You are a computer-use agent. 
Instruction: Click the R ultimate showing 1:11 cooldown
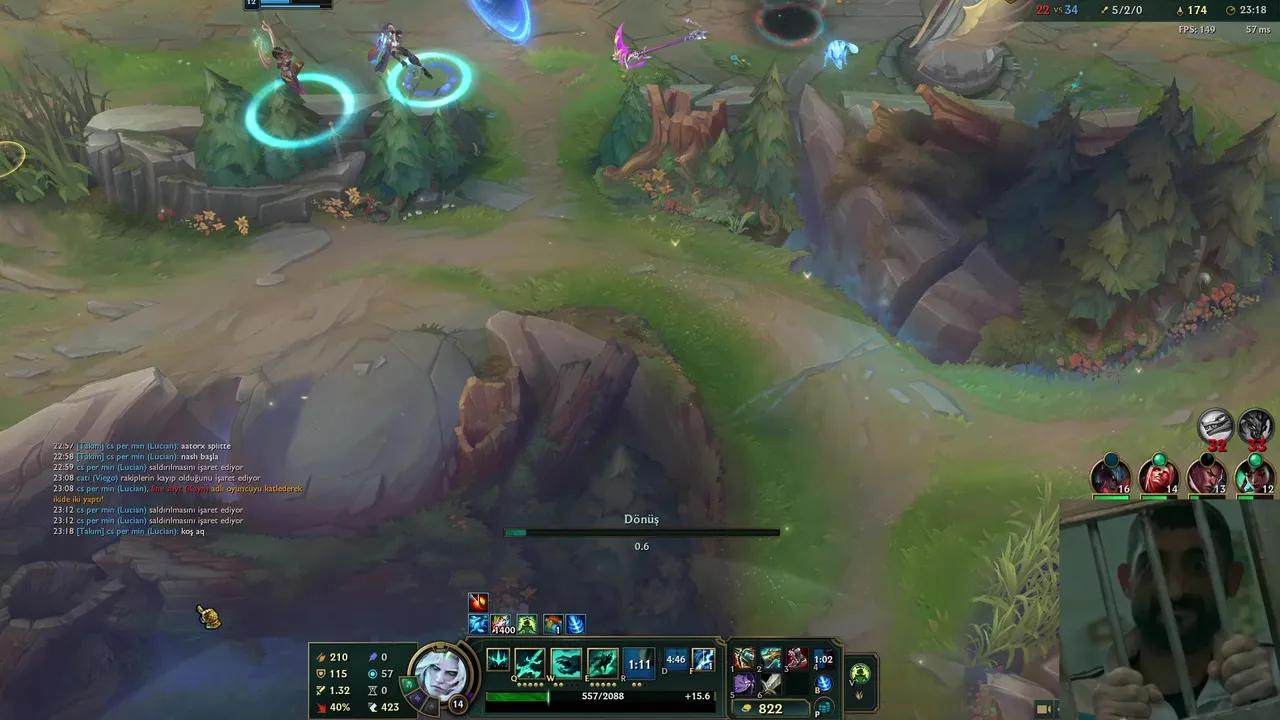[x=639, y=664]
